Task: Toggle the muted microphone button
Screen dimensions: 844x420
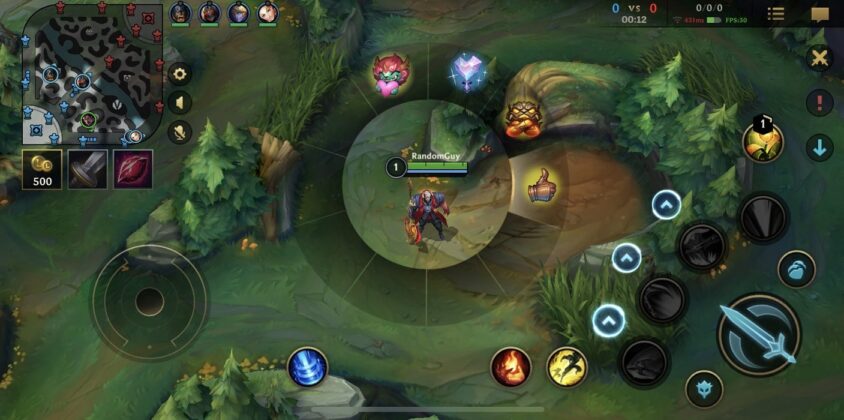Action: pos(180,131)
